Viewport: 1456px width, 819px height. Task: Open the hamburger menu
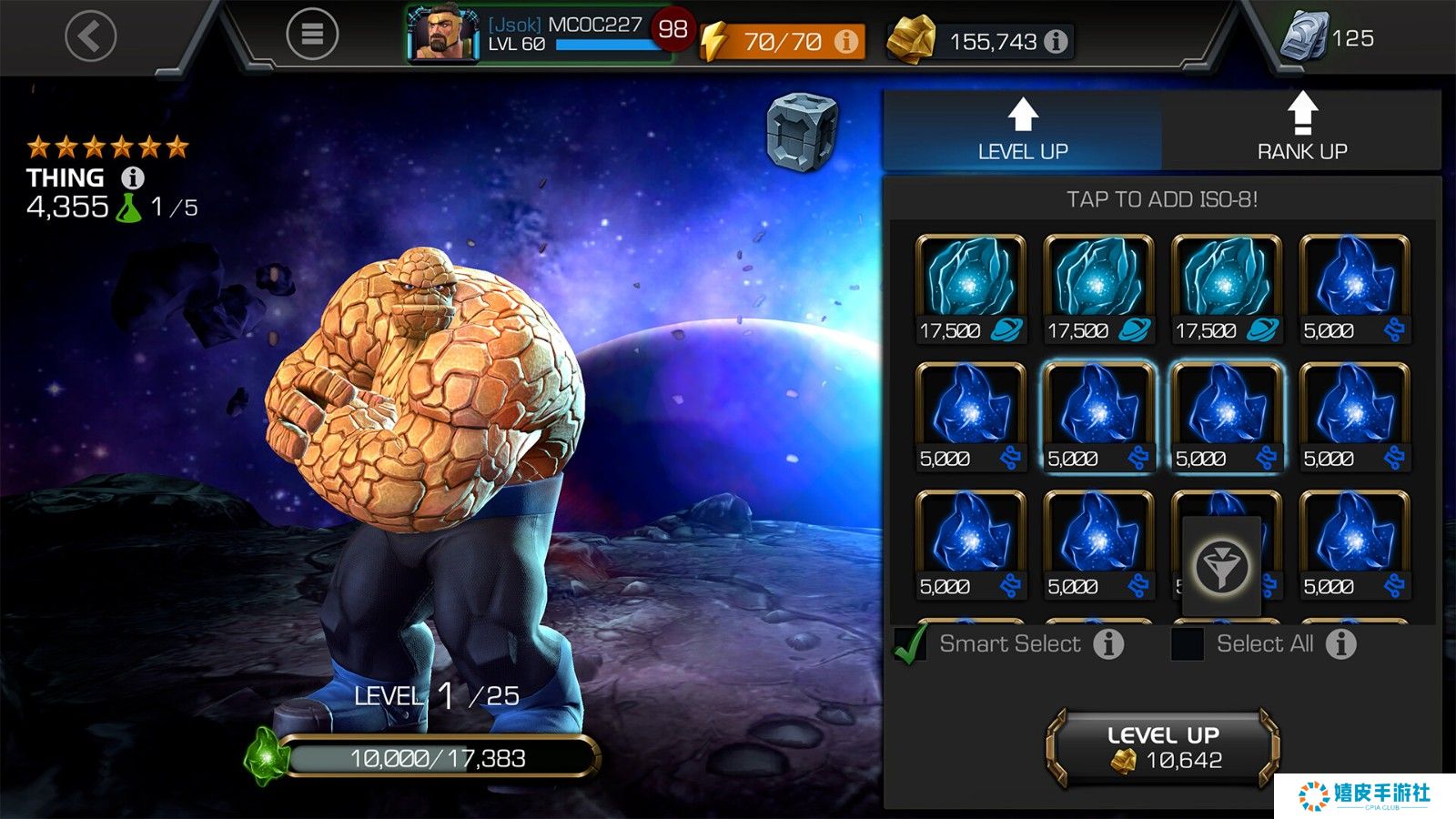pos(312,35)
